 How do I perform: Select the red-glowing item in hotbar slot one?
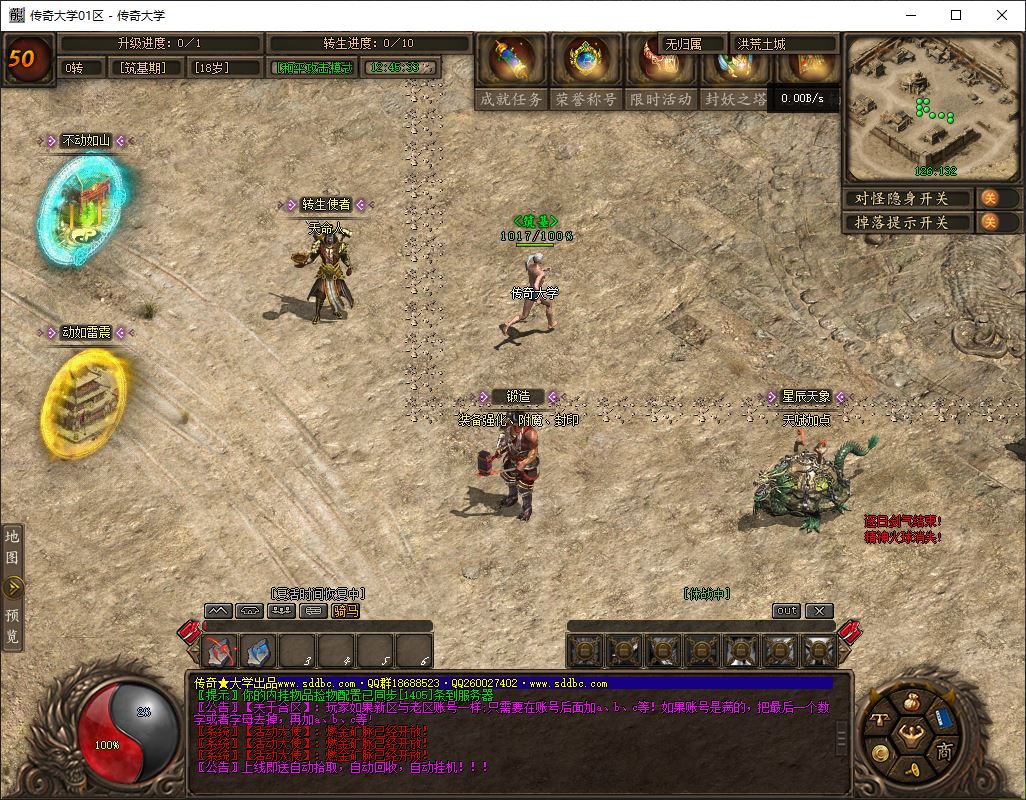click(220, 652)
